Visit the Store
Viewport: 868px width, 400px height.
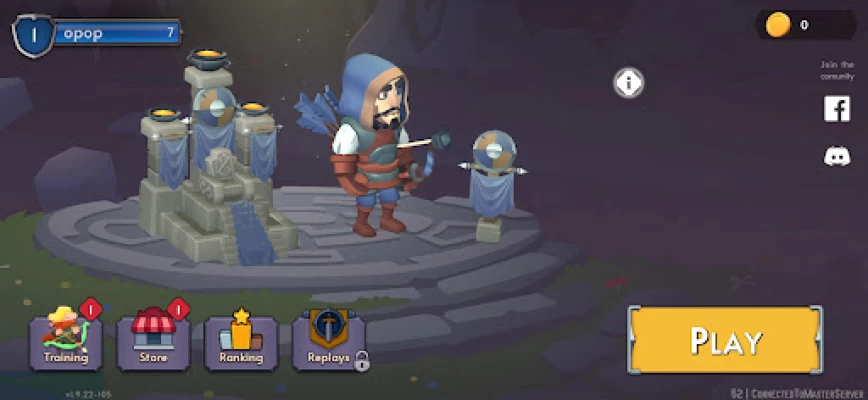tap(153, 341)
